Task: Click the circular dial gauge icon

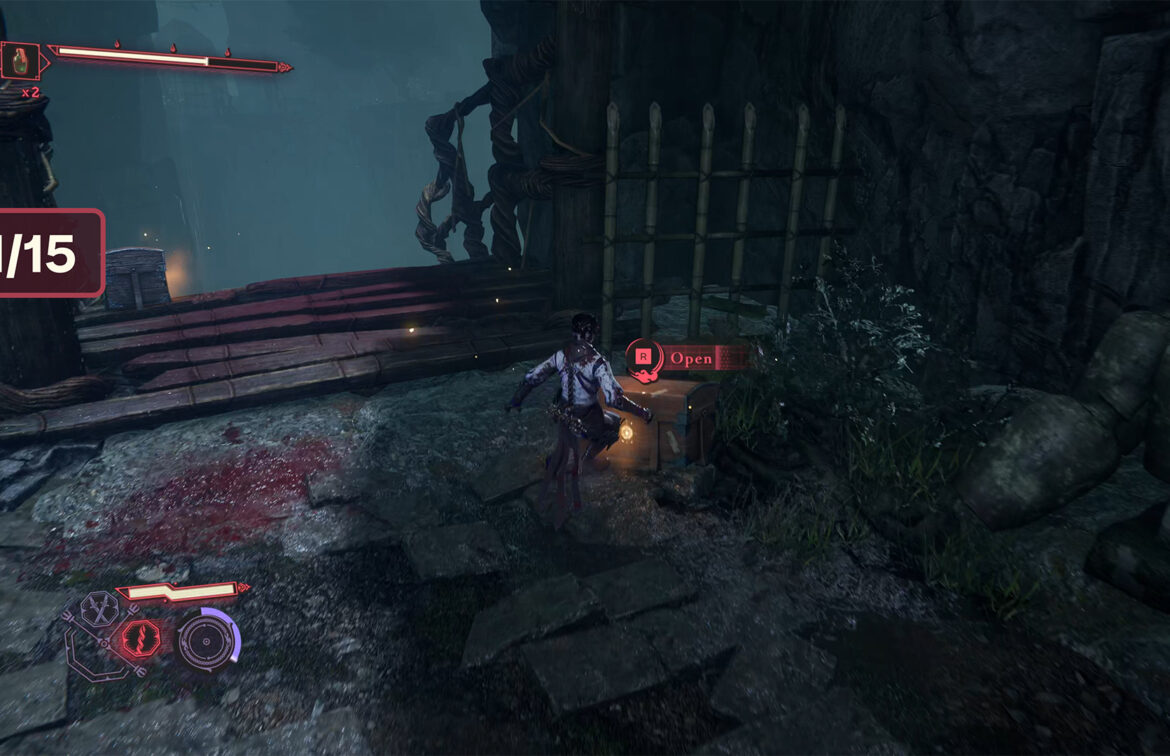Action: point(205,638)
